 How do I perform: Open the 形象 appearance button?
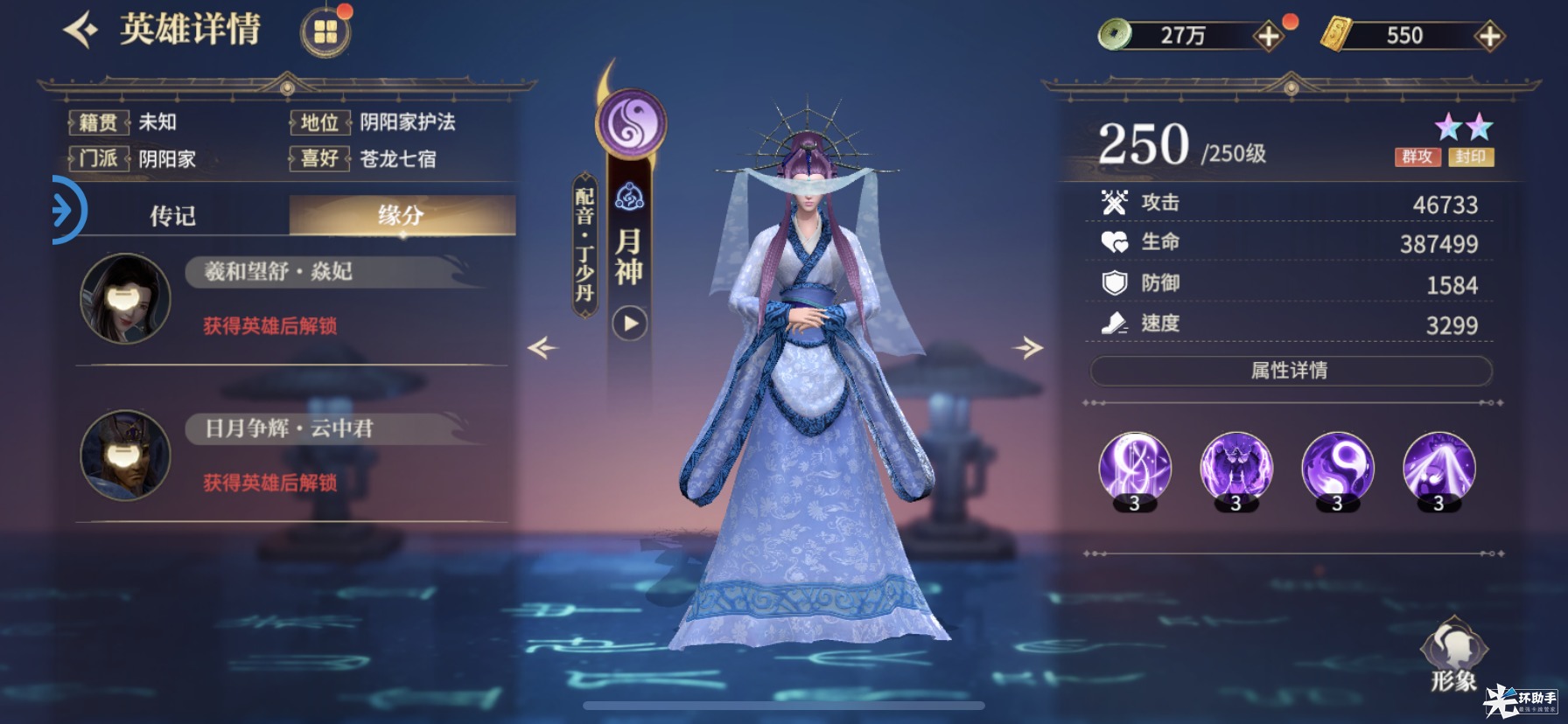(x=1453, y=656)
